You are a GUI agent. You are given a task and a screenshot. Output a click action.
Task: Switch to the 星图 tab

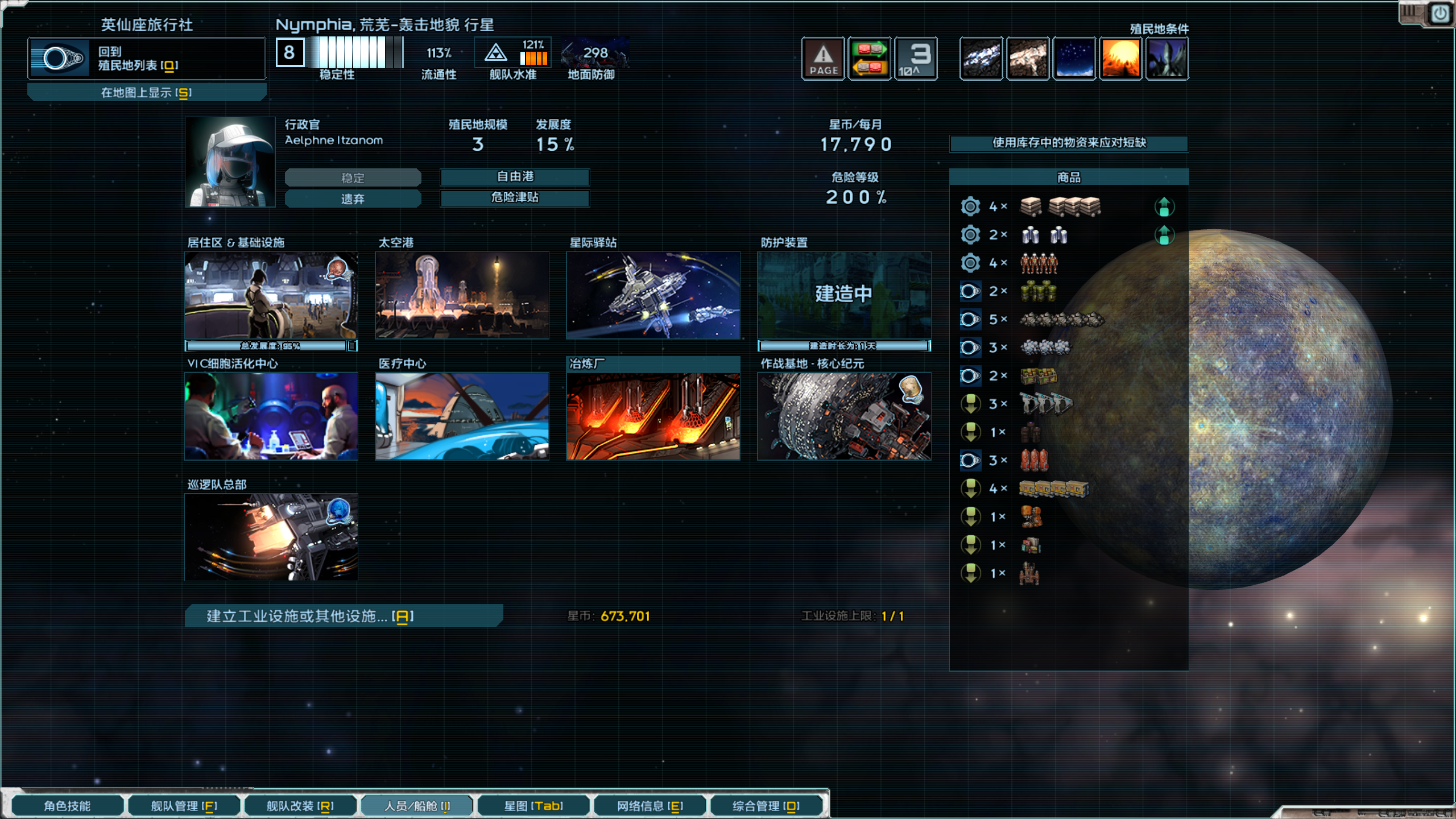coord(533,805)
